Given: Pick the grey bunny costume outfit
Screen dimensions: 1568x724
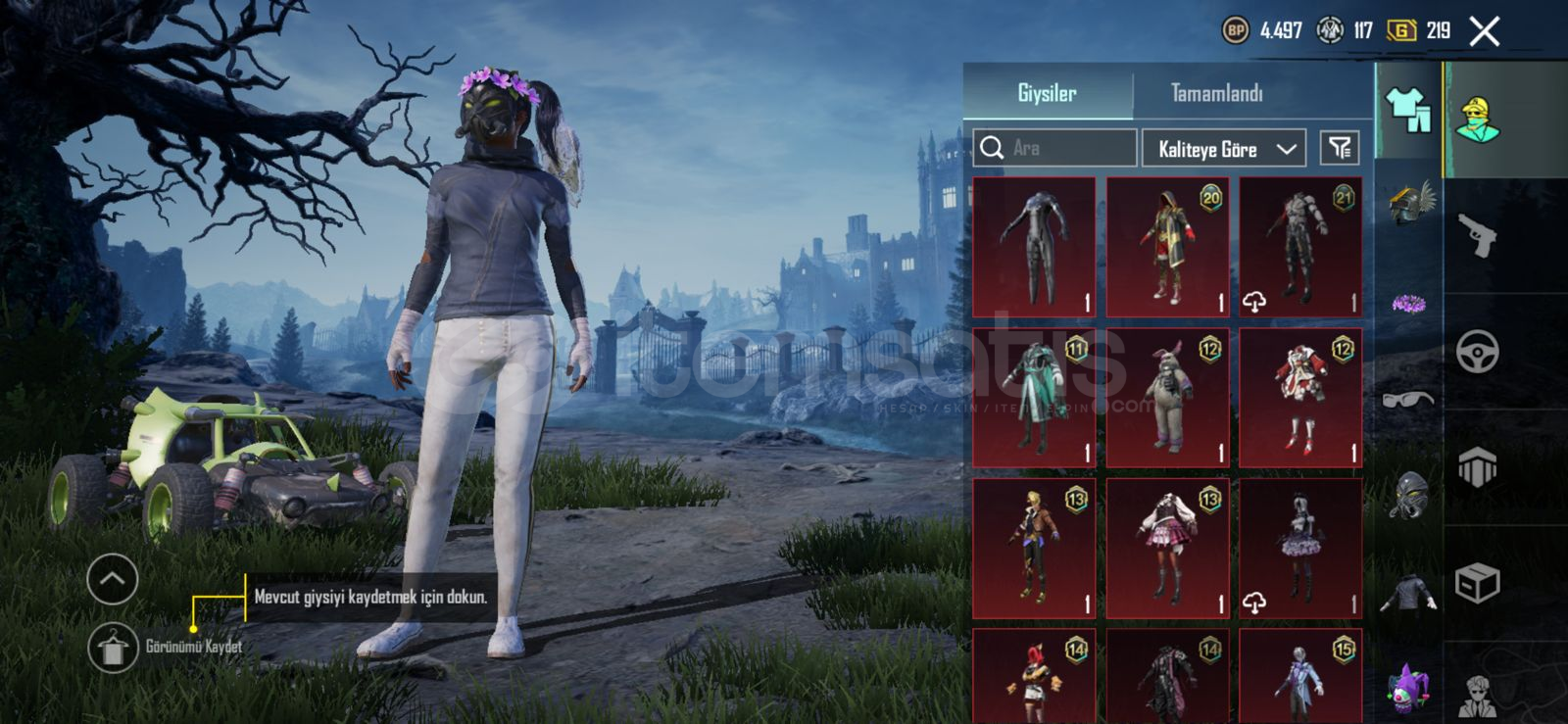Looking at the screenshot, I should coord(1167,398).
